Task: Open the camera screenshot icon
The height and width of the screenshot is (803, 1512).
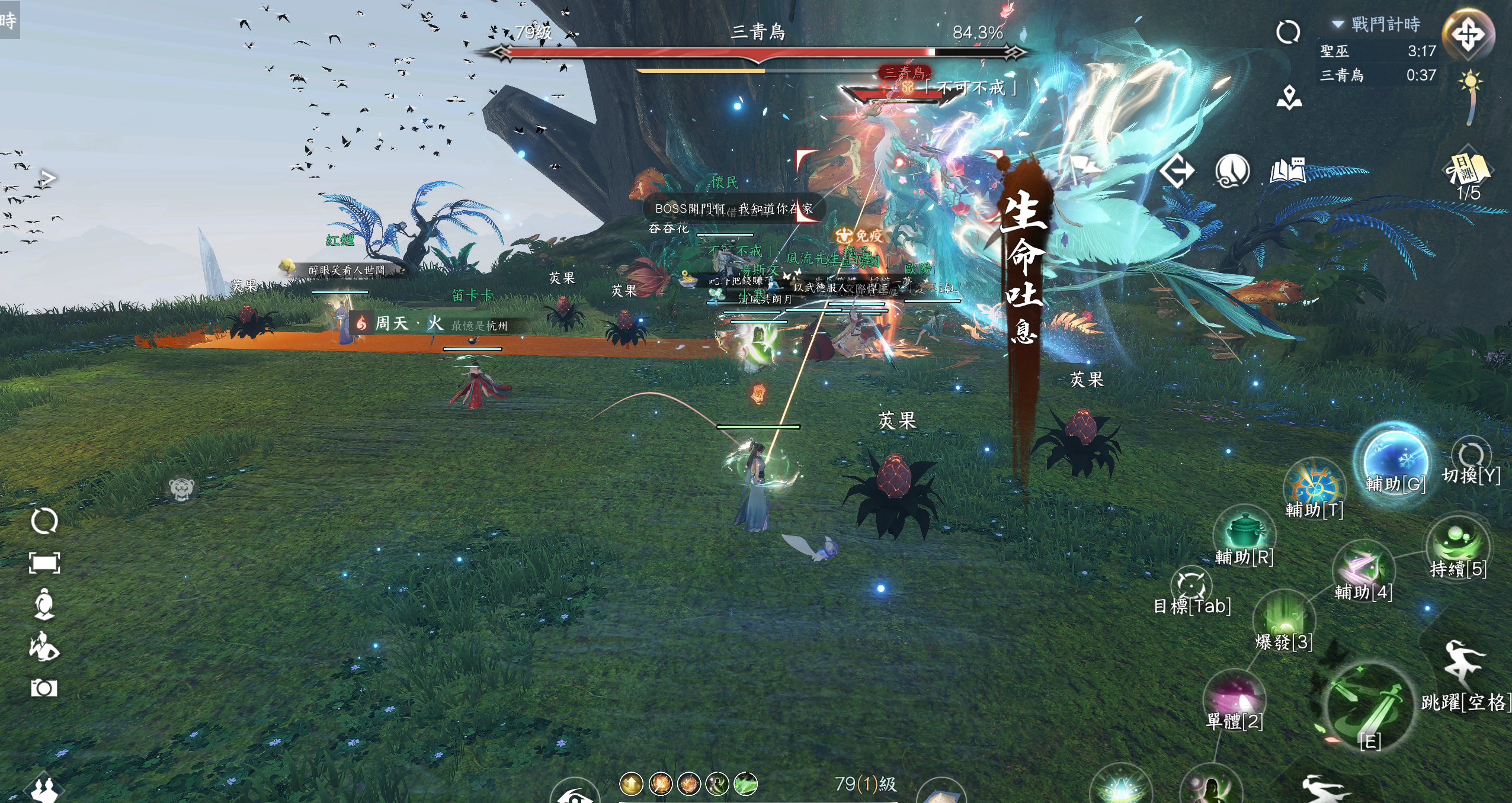Action: 44,688
